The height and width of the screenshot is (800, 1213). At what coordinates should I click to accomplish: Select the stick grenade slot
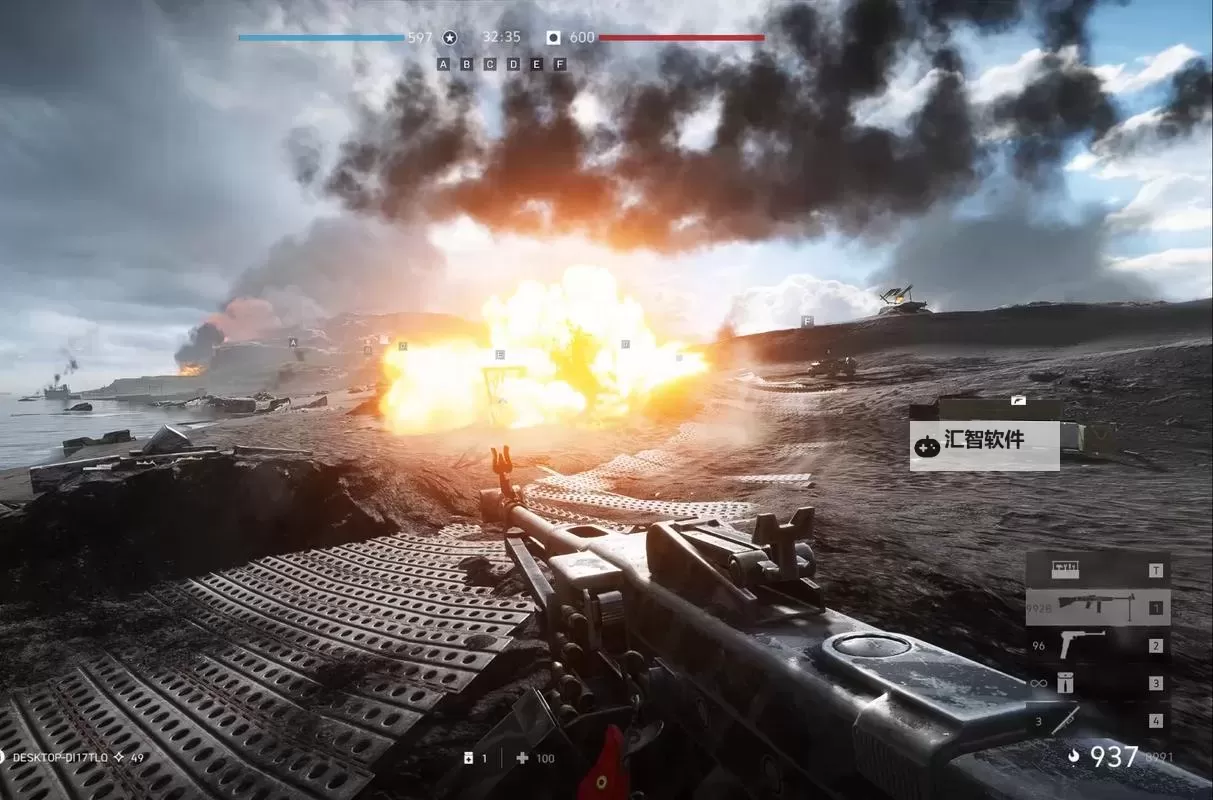tap(1097, 720)
